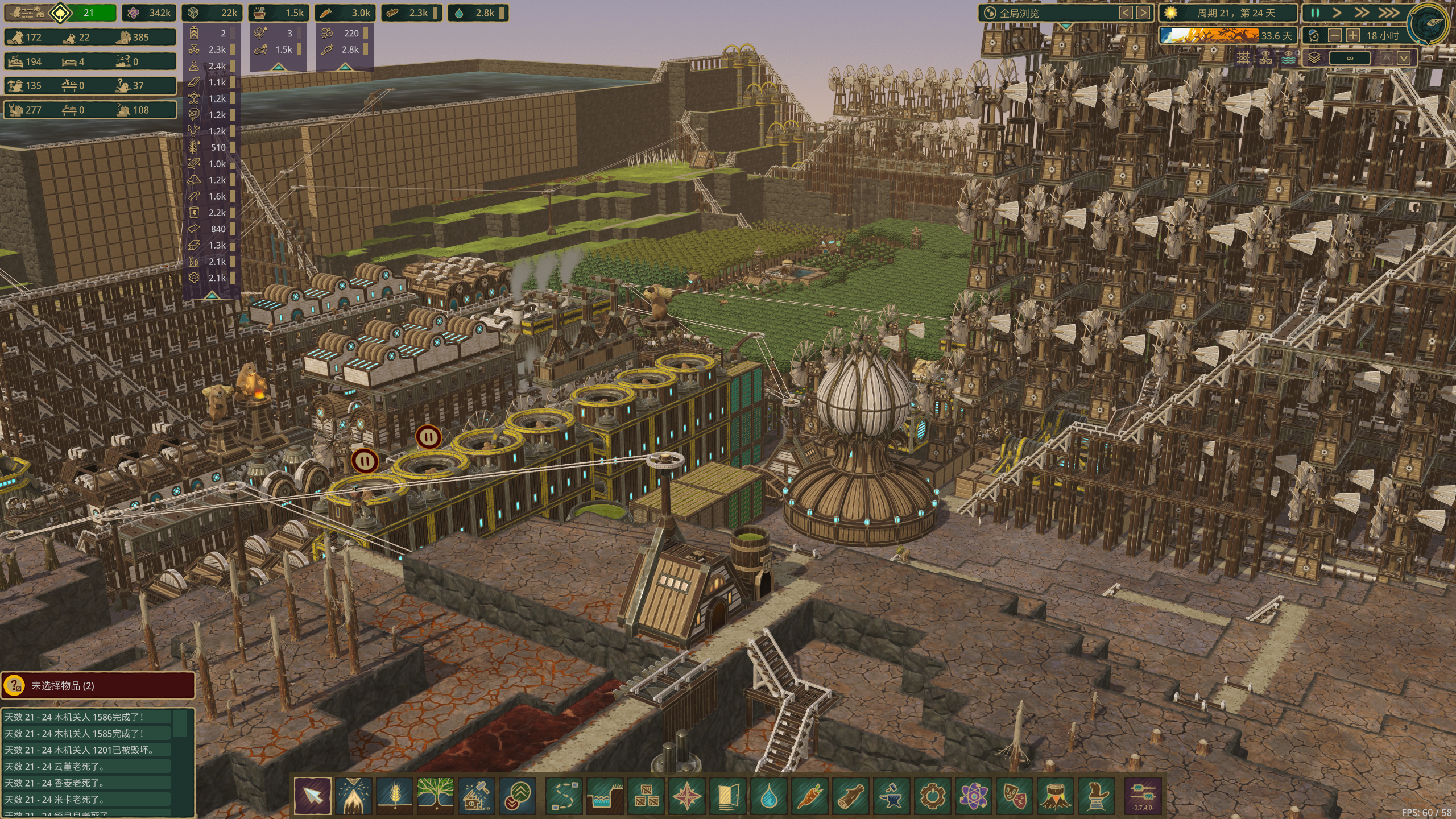This screenshot has height=819, width=1456.
Task: Open the tree planting tool
Action: 435,795
